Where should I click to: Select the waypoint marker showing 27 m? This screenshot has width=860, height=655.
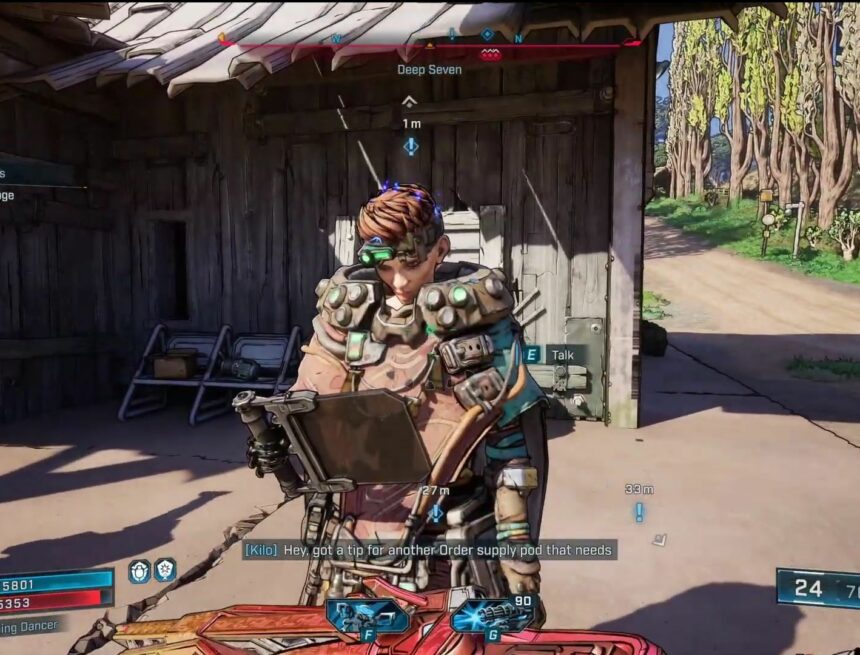point(436,513)
